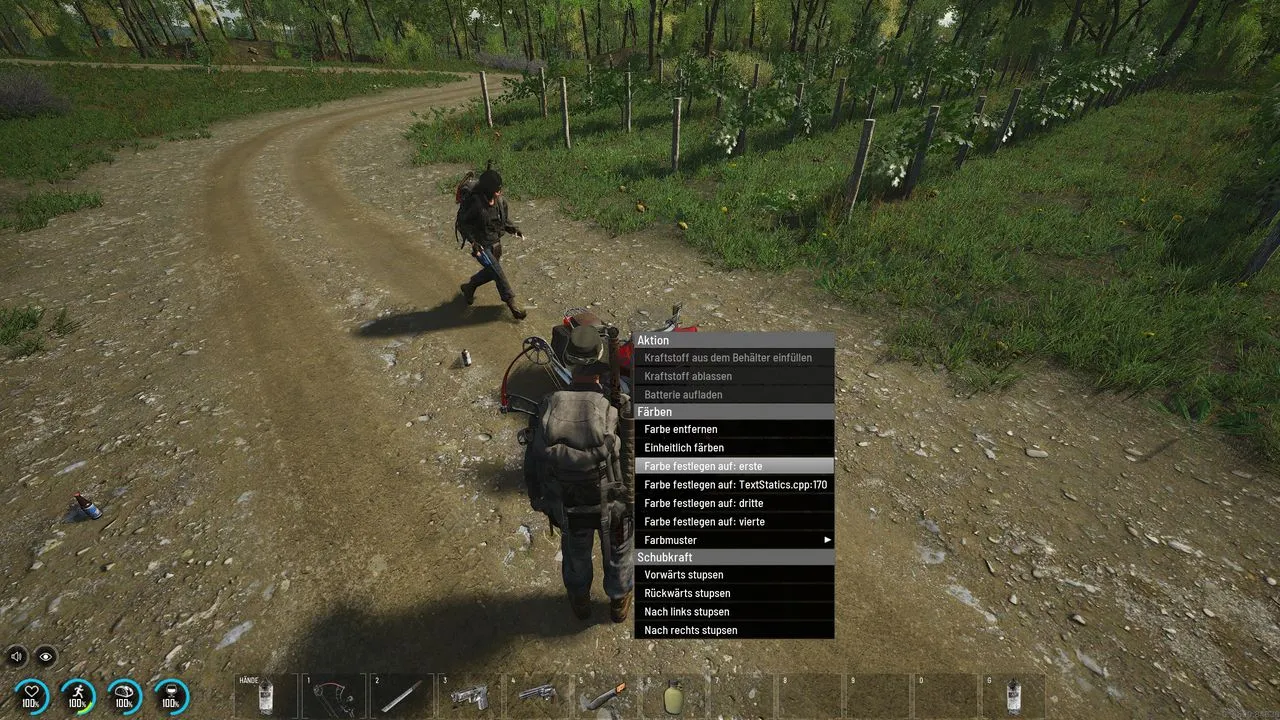The image size is (1280, 720).
Task: Select the spray can in hotbar slot G
Action: pos(1014,696)
